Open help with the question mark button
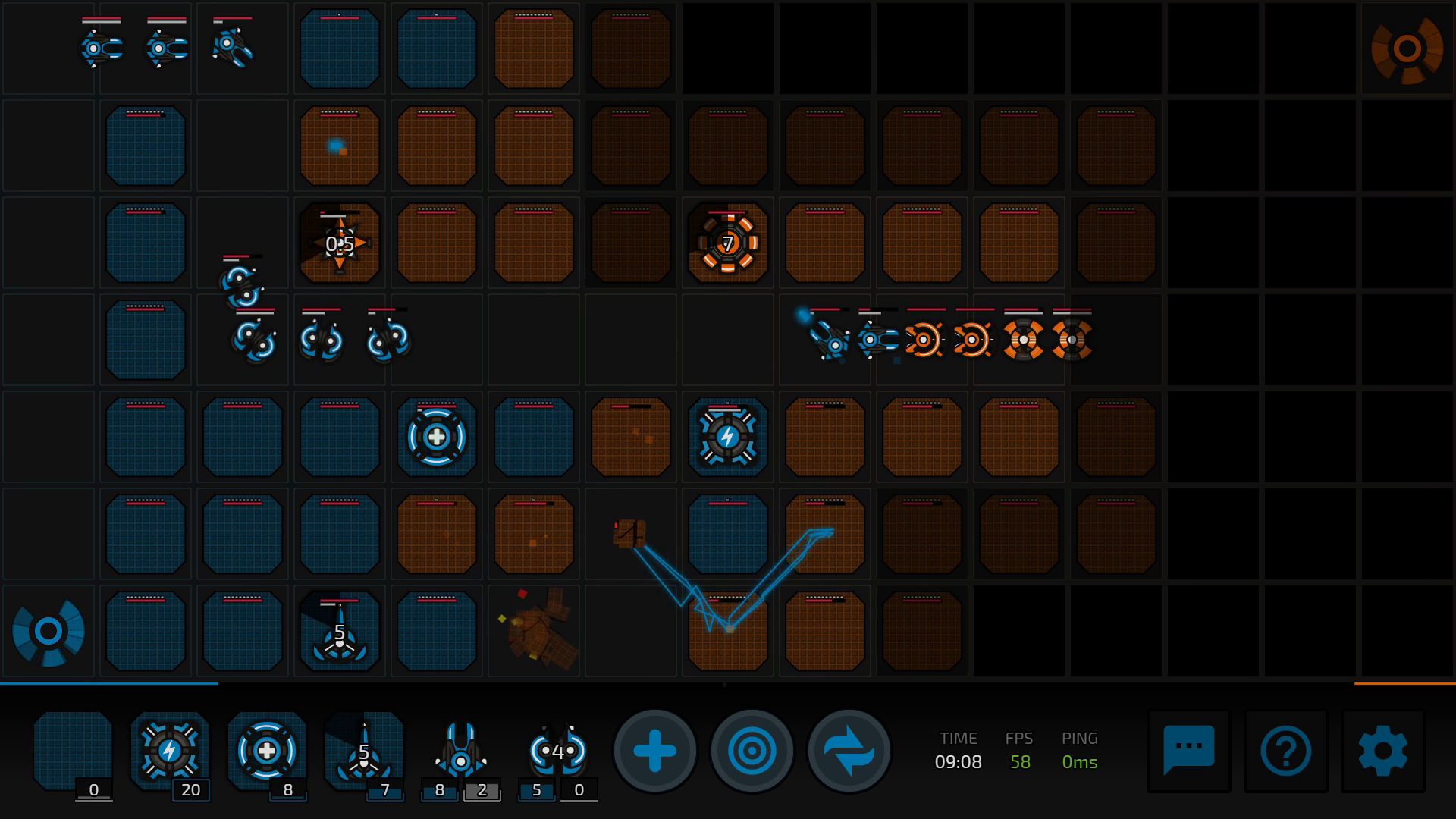 point(1285,751)
